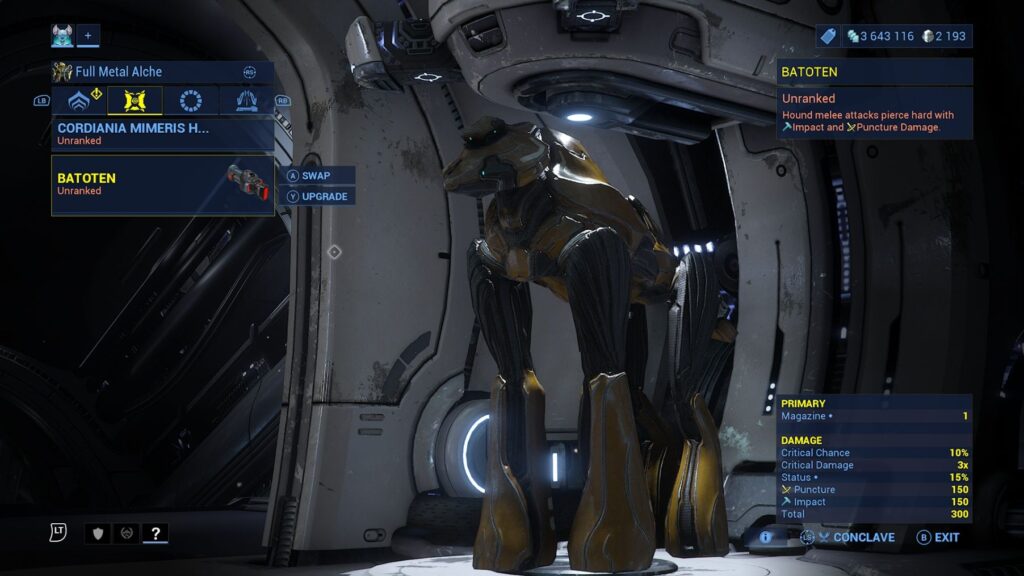Select the yellow companion tab
The height and width of the screenshot is (576, 1024).
pyautogui.click(x=135, y=101)
